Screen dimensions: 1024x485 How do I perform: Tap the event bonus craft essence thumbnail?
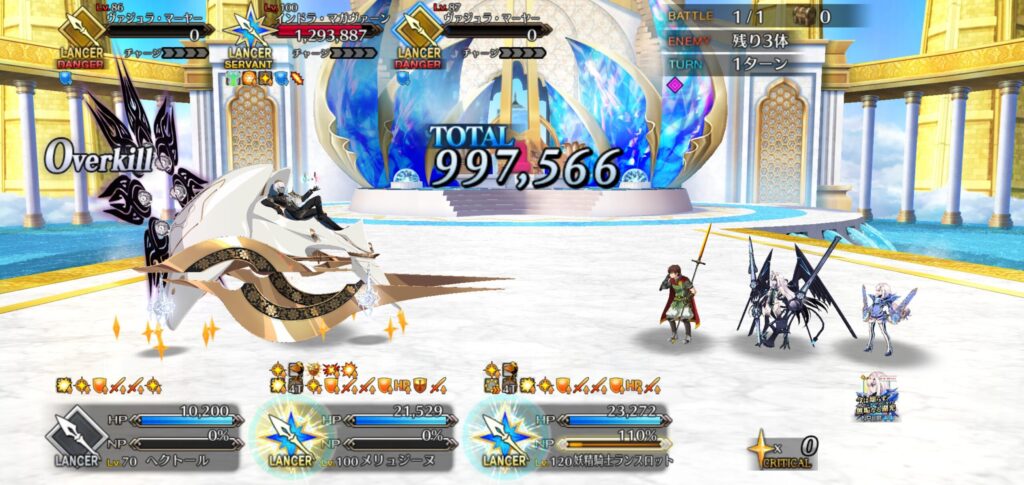(877, 397)
